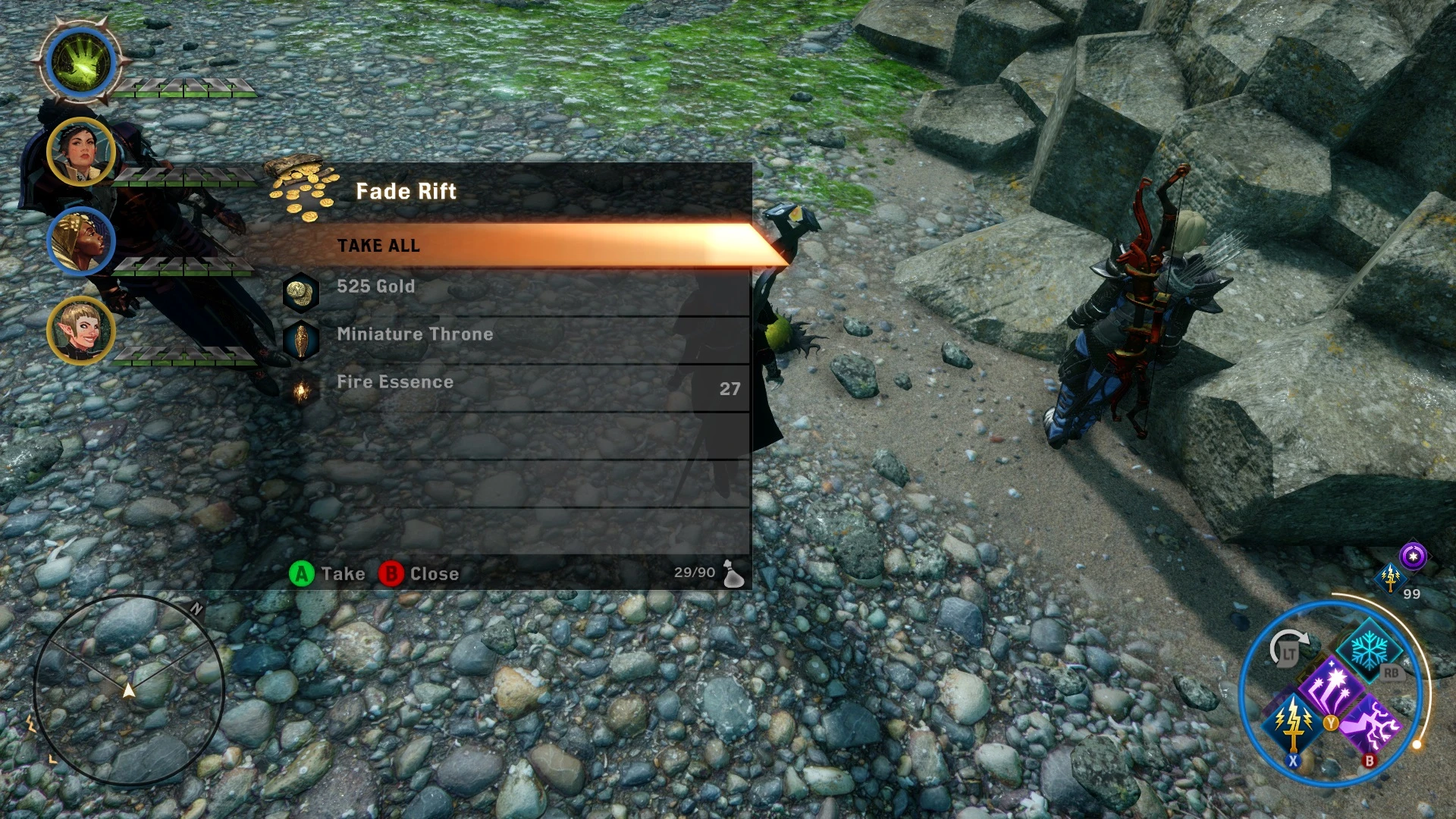This screenshot has width=1456, height=819.
Task: Click the gold coin icon beside 525 Gold
Action: pyautogui.click(x=301, y=293)
